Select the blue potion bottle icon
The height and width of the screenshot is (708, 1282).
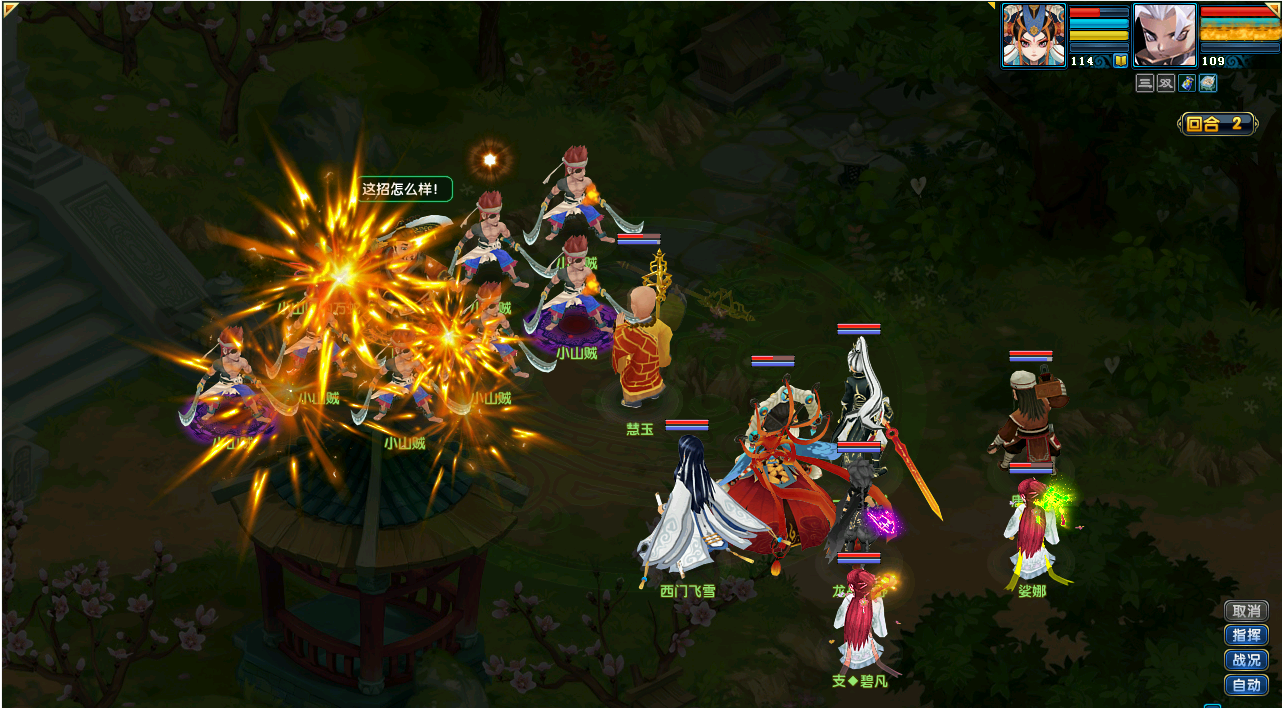coord(1187,84)
